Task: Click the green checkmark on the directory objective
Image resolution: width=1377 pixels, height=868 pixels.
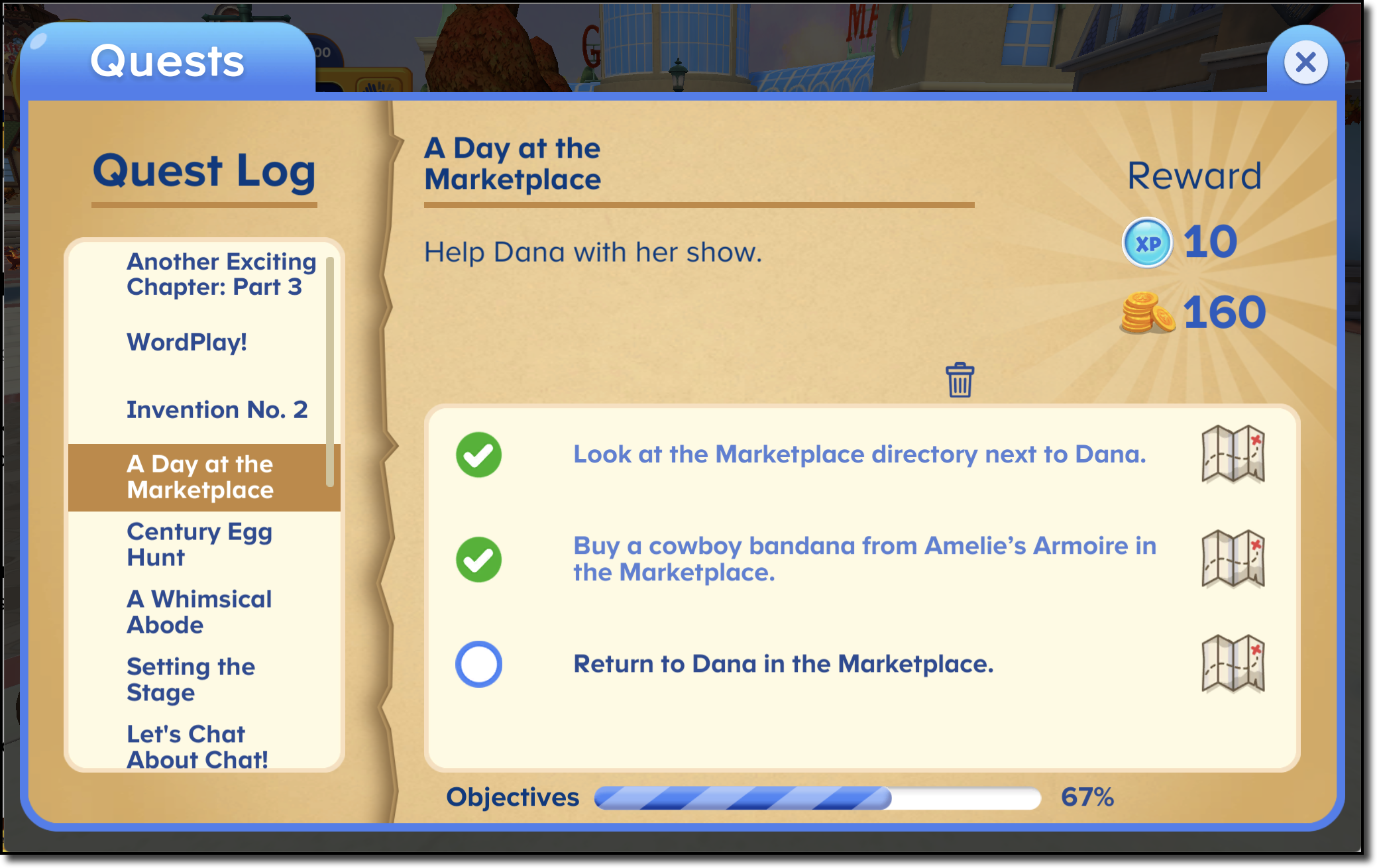Action: click(x=478, y=455)
